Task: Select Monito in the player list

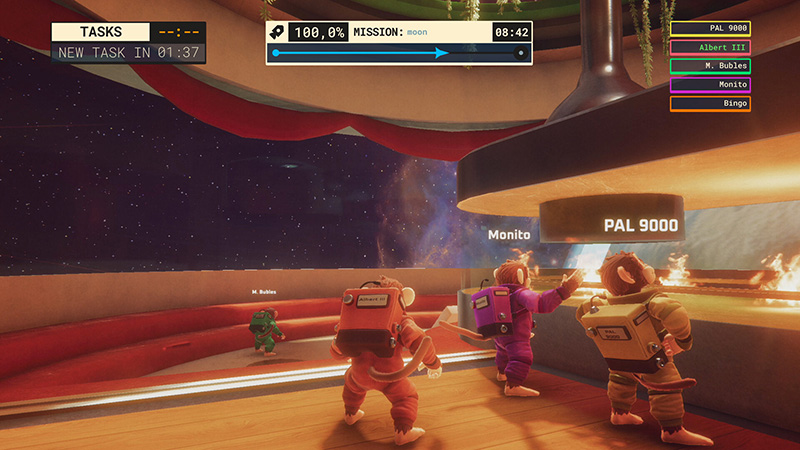Action: pos(710,85)
